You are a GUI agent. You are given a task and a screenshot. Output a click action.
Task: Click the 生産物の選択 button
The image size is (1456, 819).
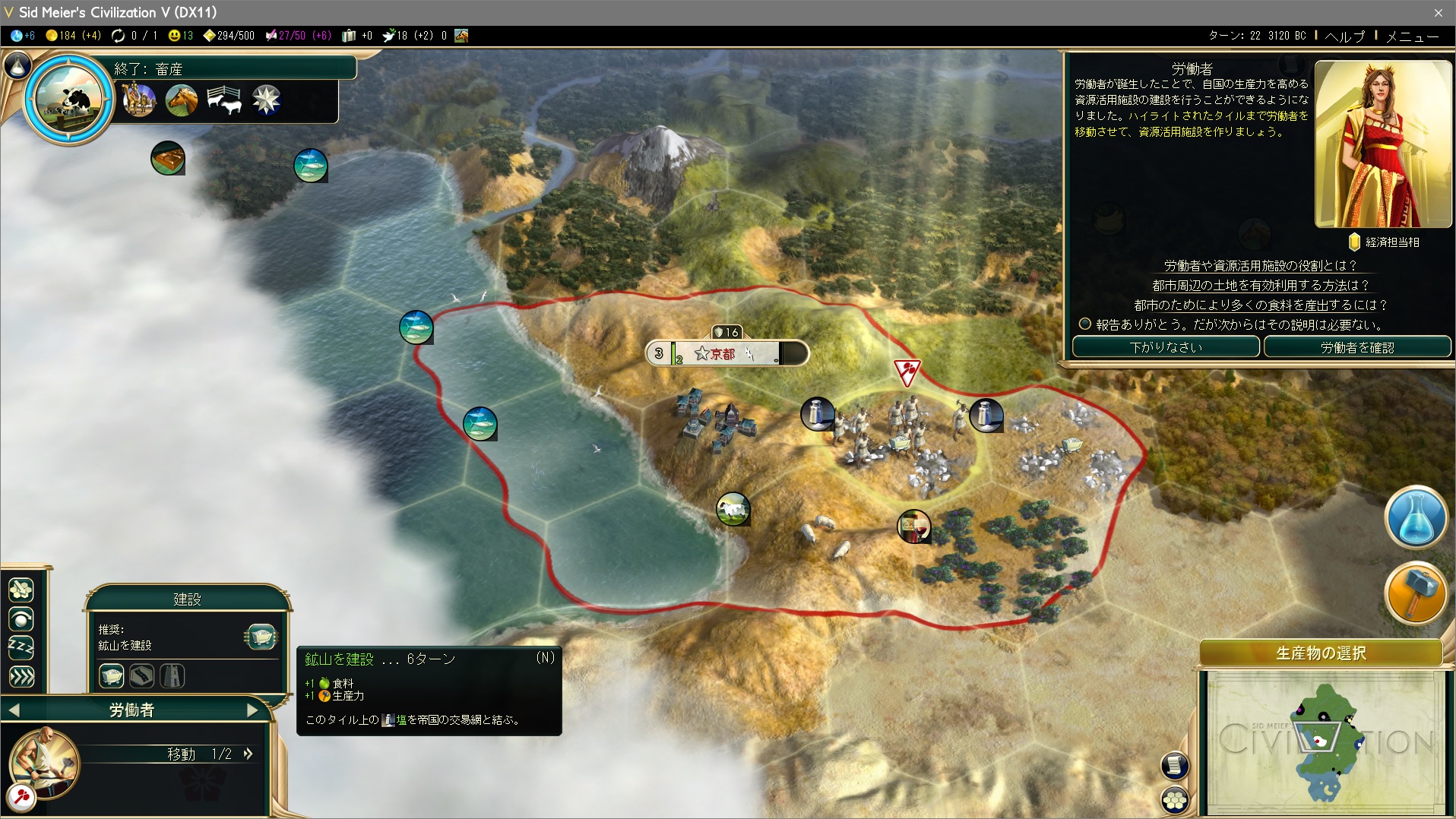pos(1321,653)
